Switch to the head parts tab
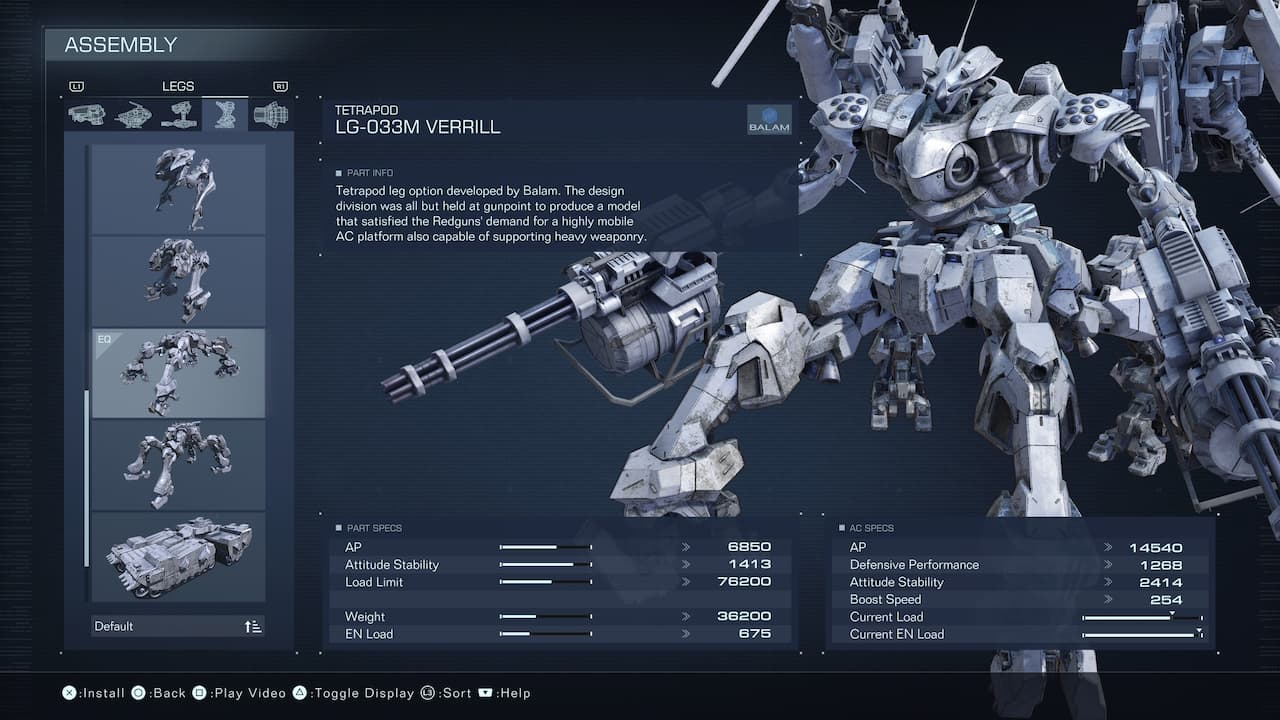1280x720 pixels. (x=86, y=115)
